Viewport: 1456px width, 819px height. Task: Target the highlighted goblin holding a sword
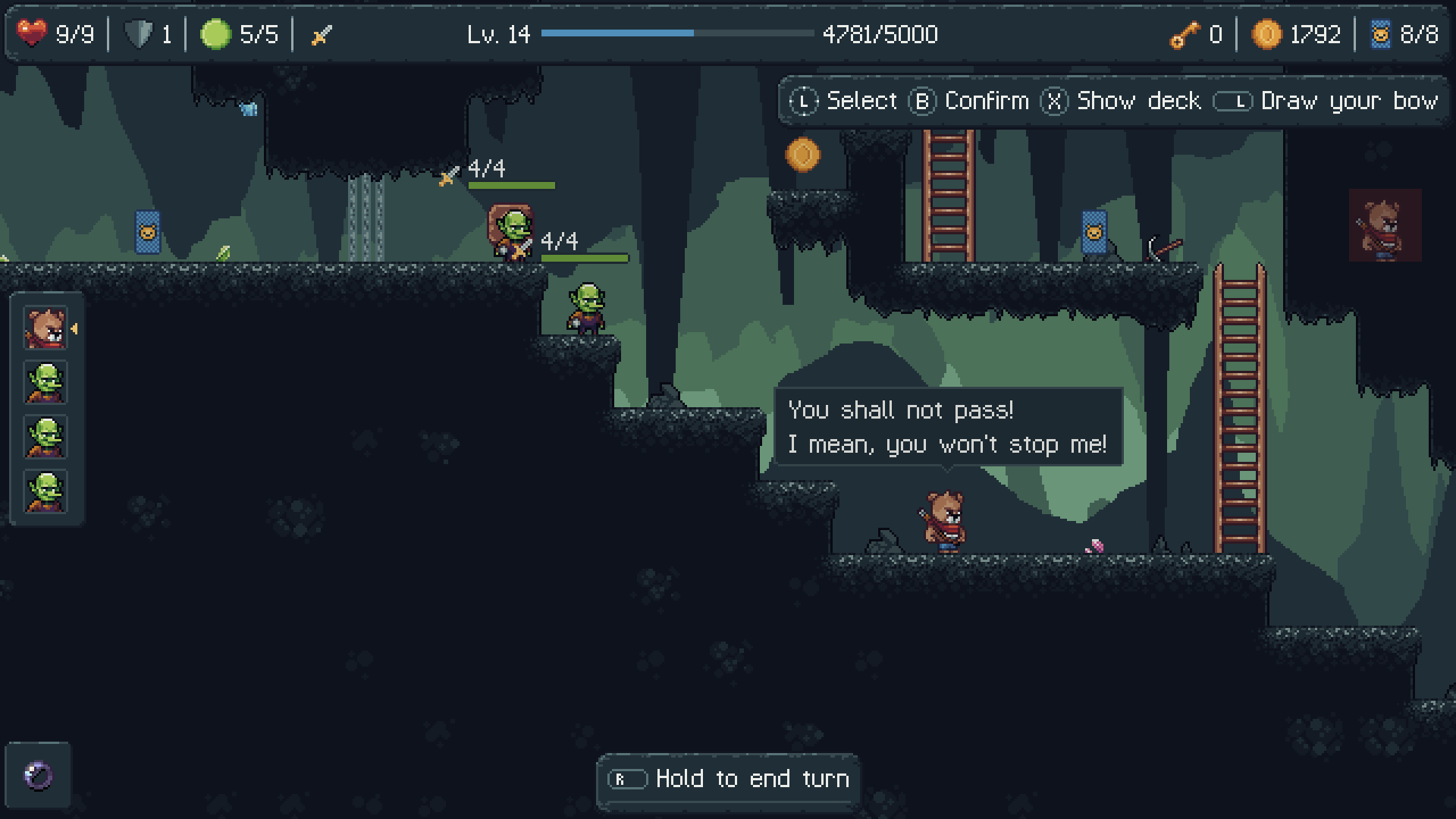(x=512, y=234)
